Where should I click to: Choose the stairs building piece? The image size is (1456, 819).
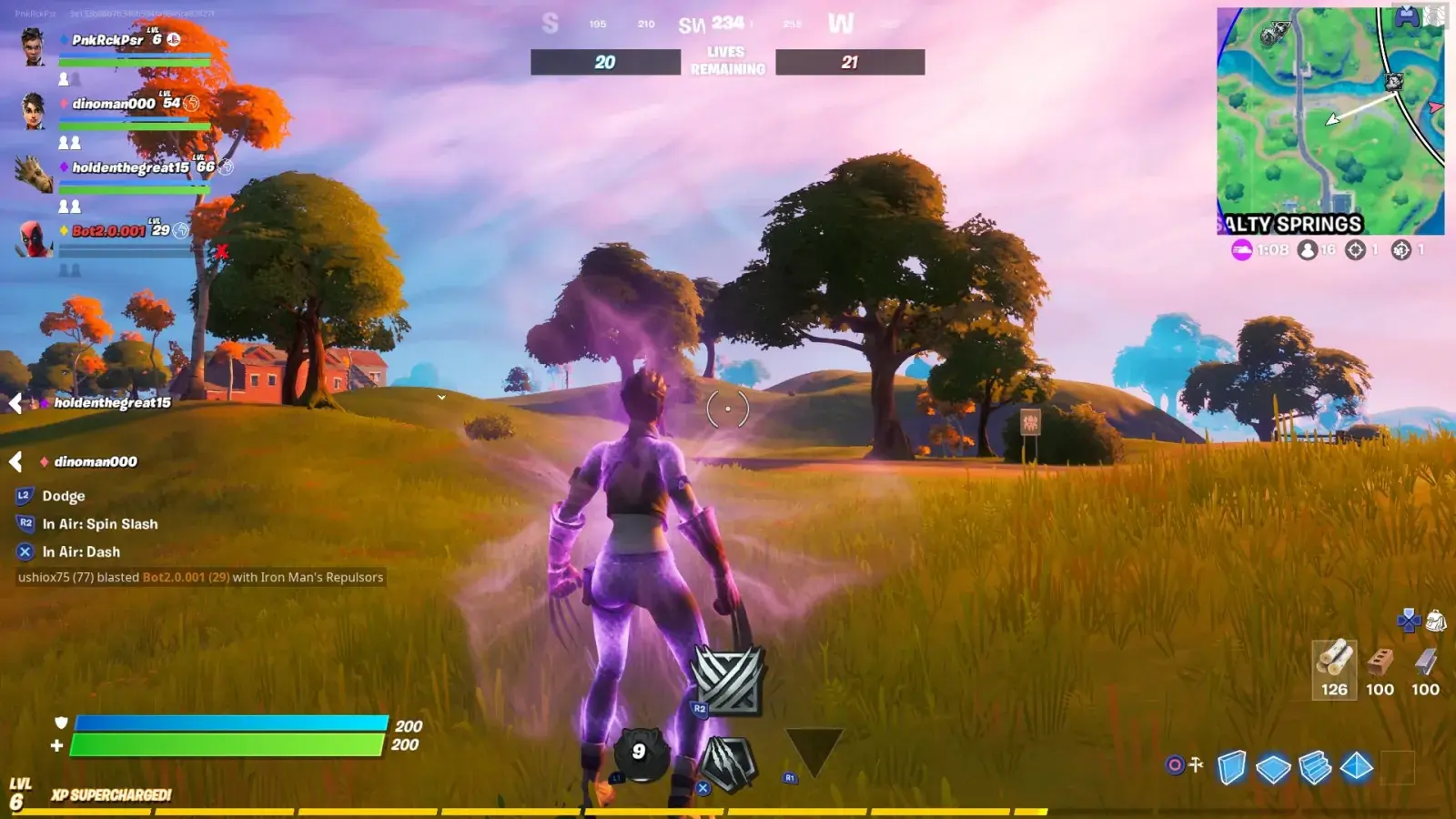(1315, 767)
